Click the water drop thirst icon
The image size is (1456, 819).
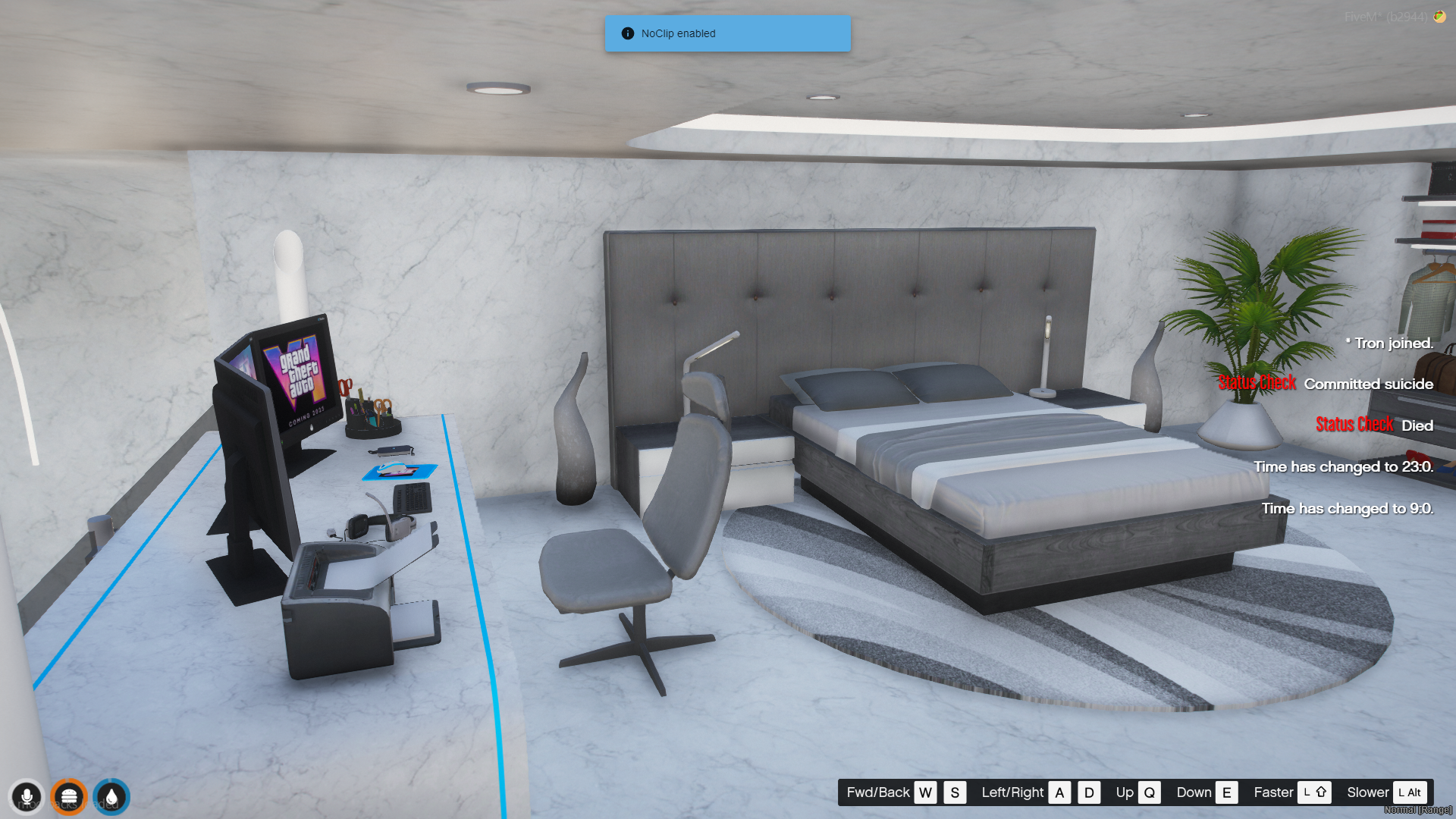tap(111, 797)
